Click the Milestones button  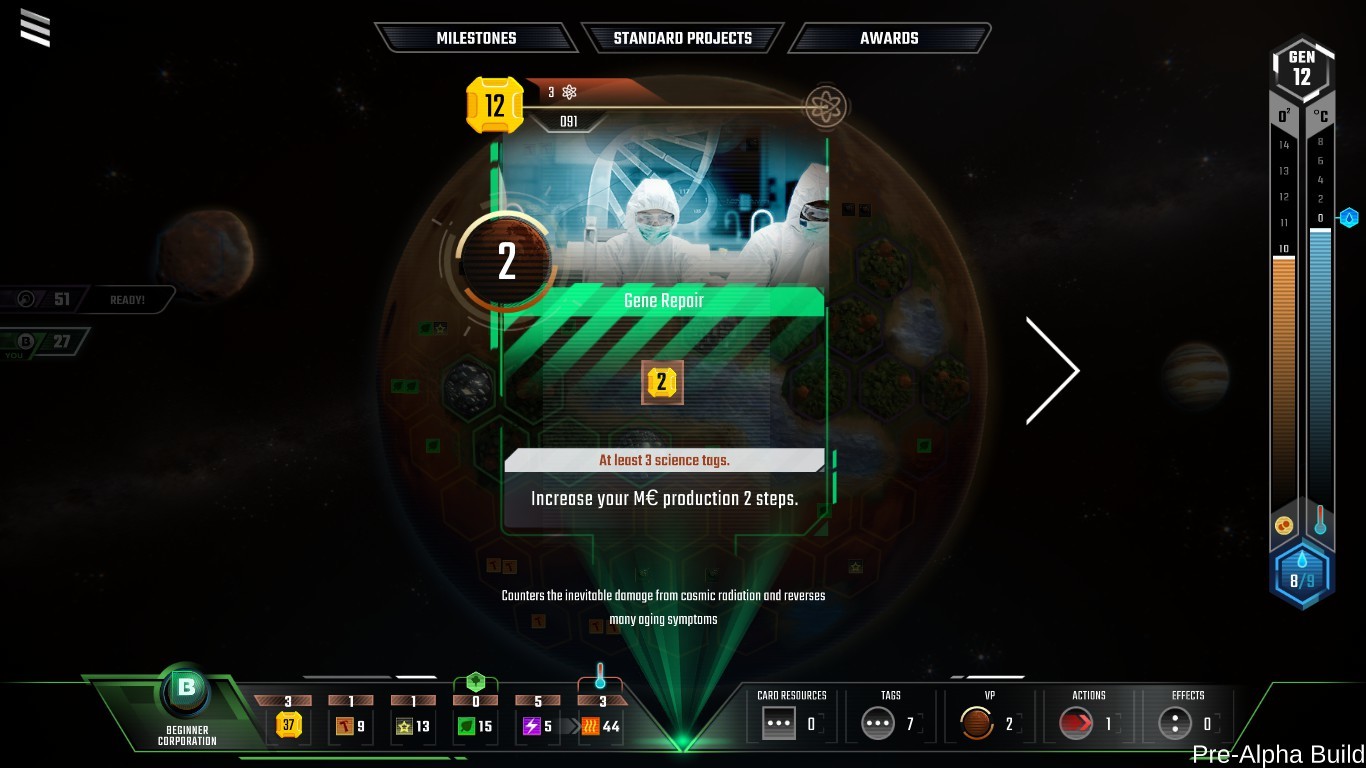[x=477, y=38]
